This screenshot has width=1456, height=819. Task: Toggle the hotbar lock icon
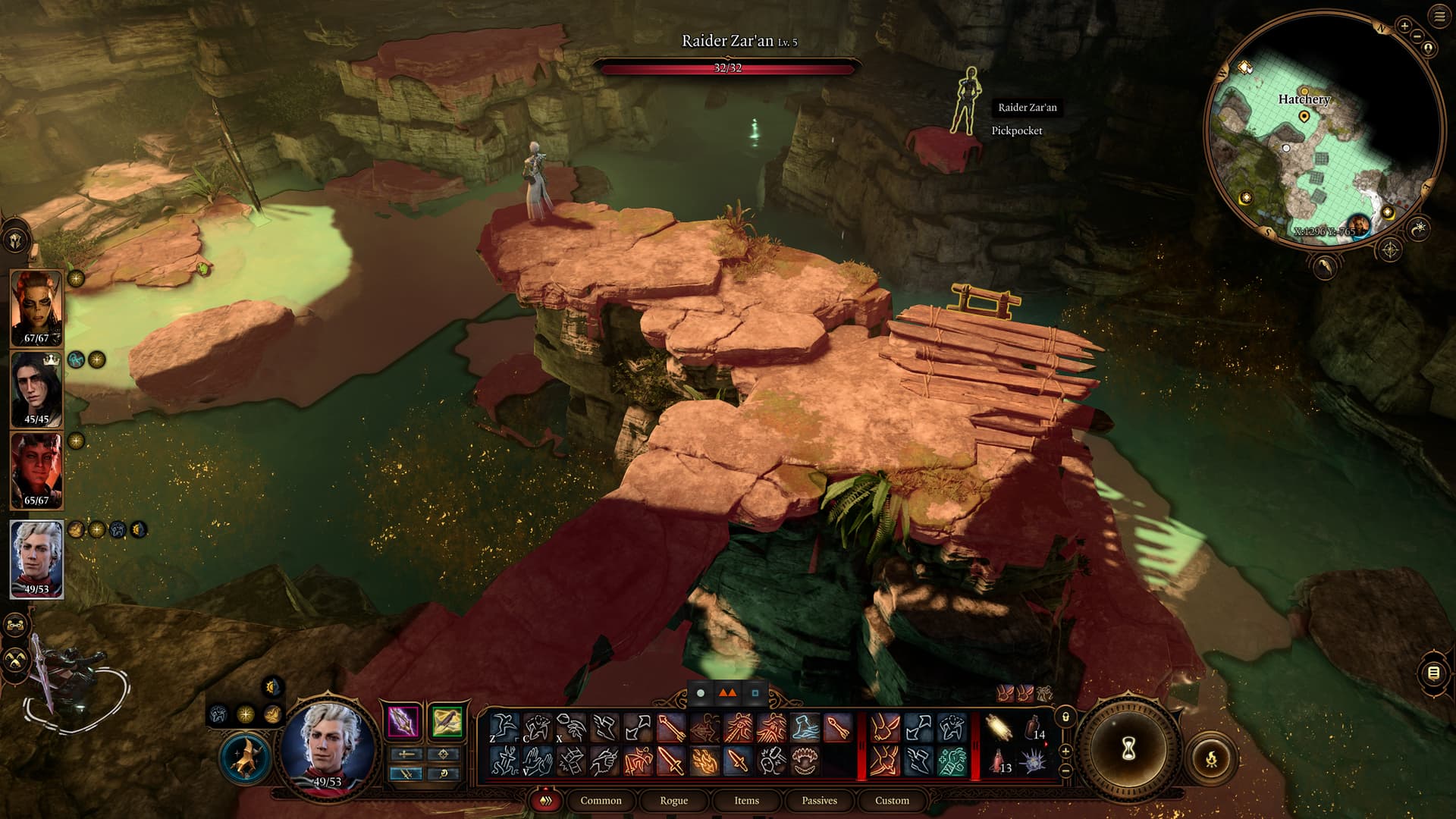pos(1065,717)
